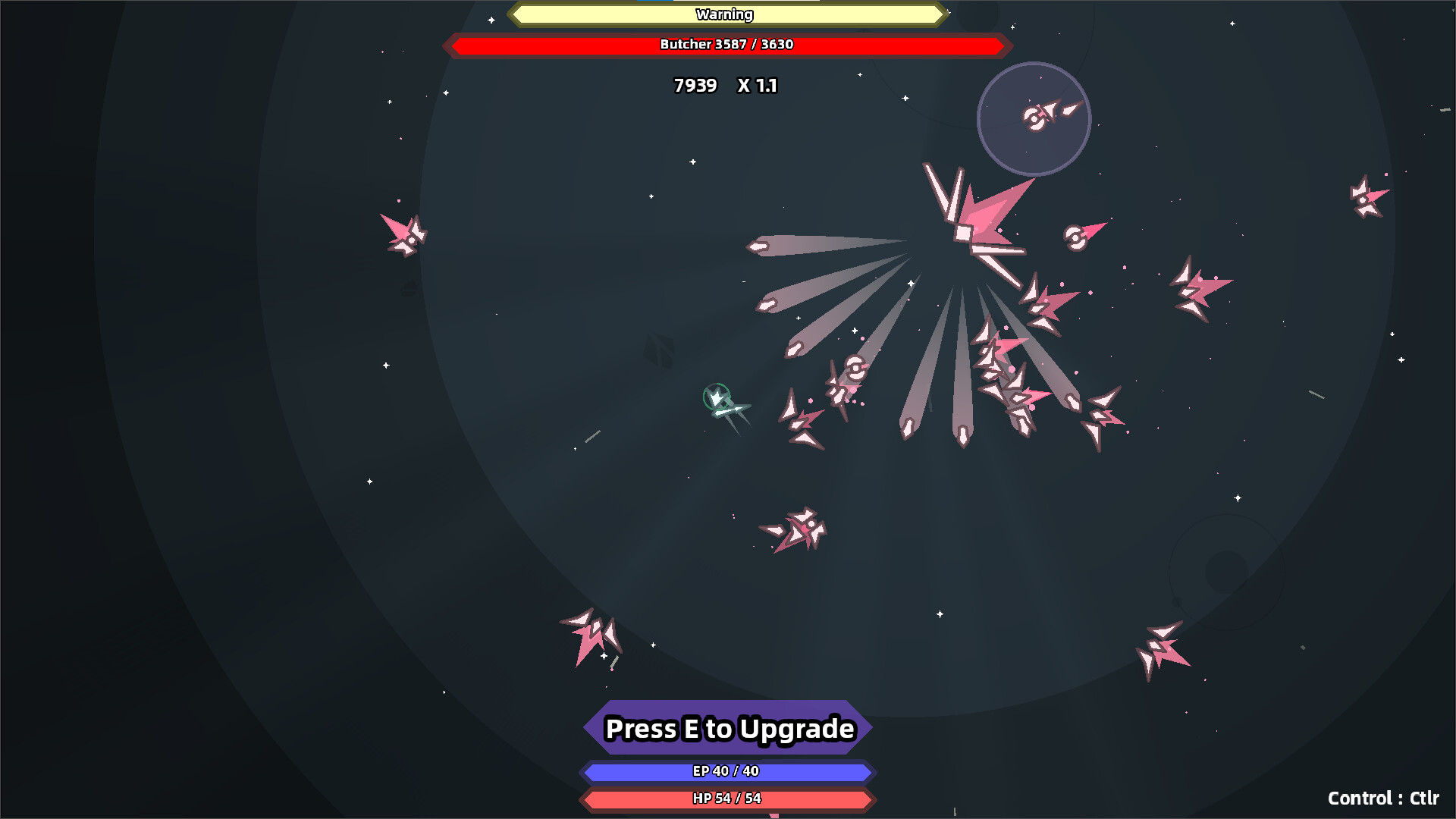
Task: Click the score 7939 display
Action: pos(695,86)
